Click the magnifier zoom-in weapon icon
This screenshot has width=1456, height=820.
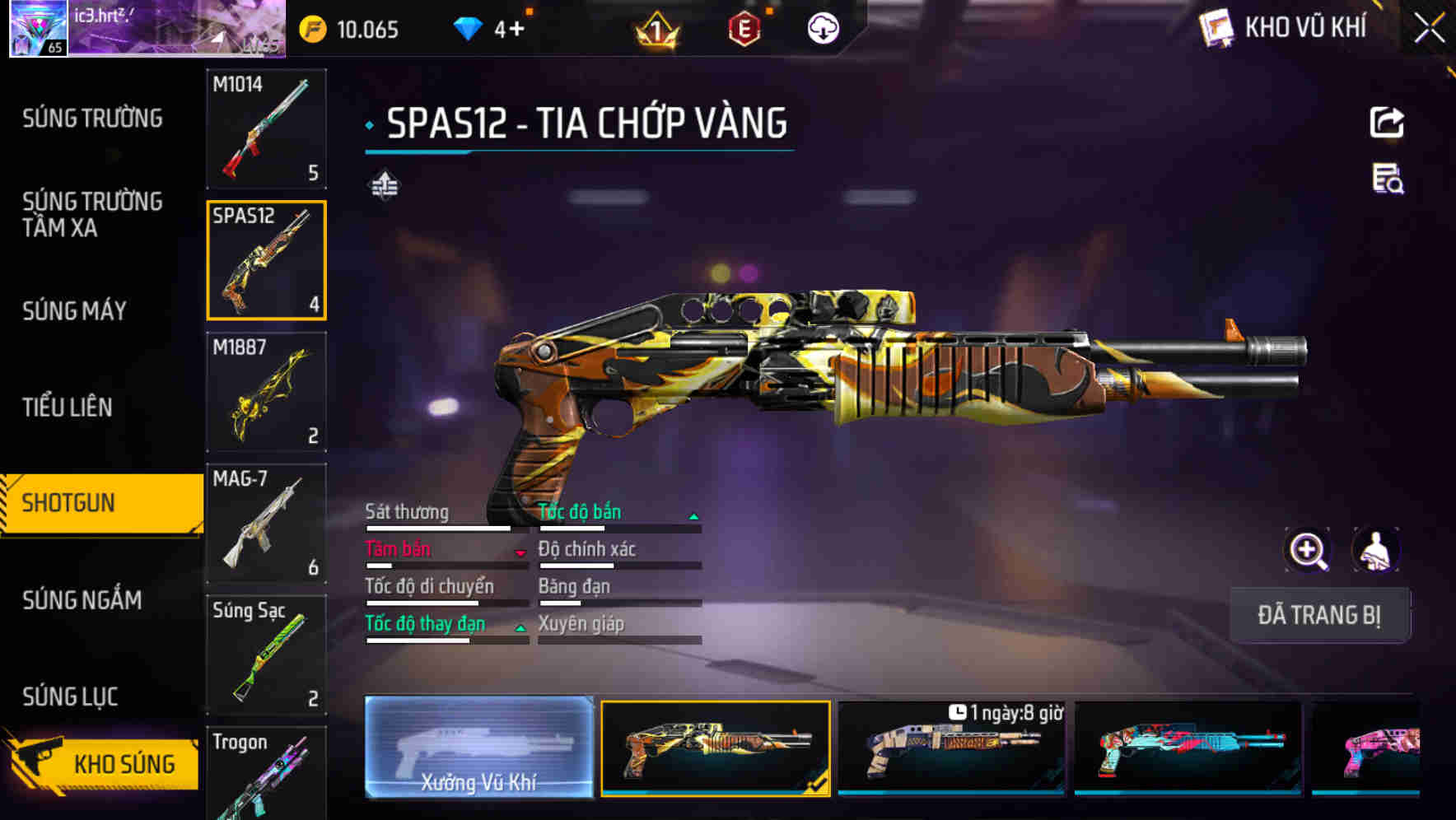[x=1308, y=550]
